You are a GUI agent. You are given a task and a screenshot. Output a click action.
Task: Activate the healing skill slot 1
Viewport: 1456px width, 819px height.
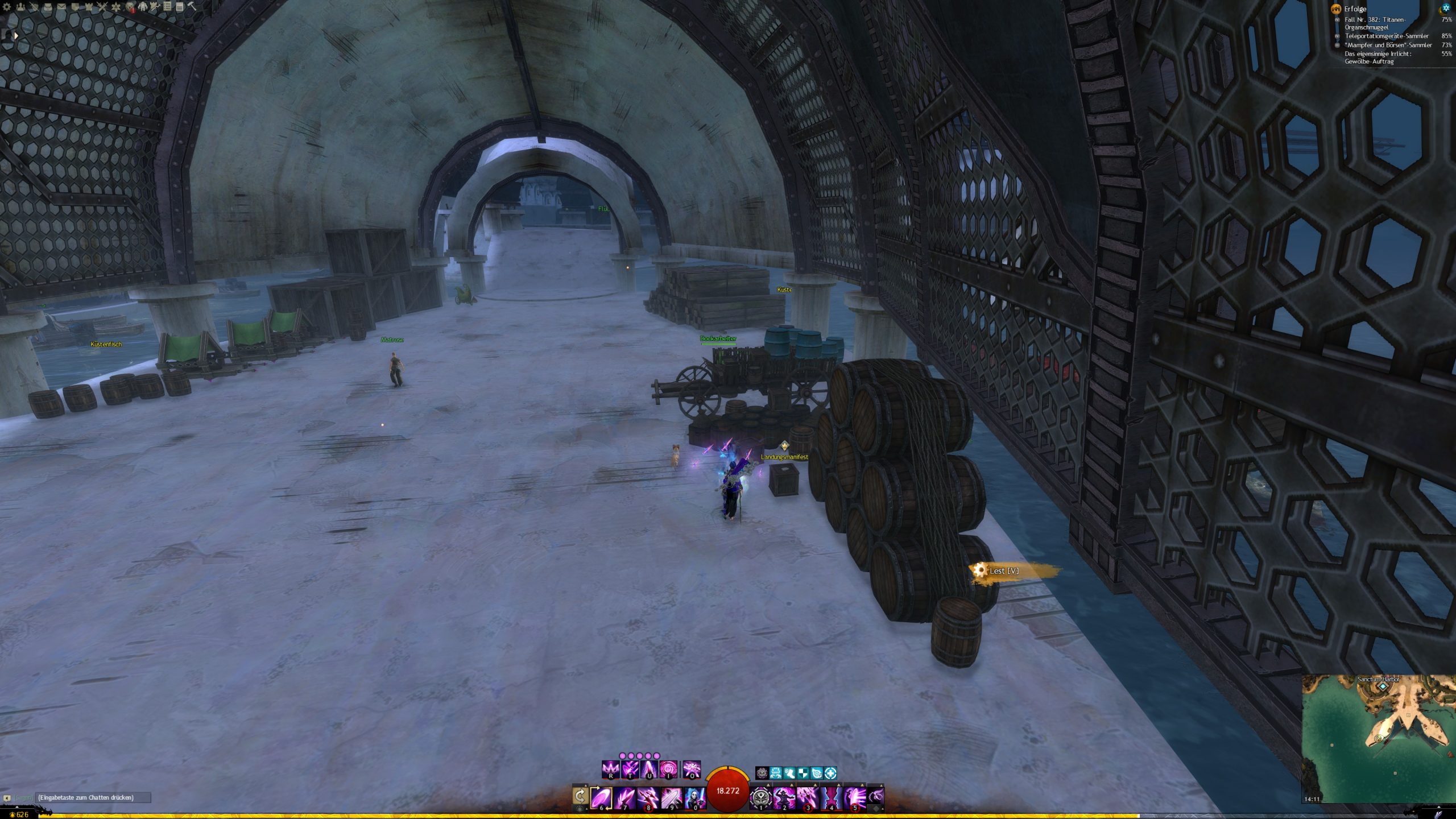point(760,797)
